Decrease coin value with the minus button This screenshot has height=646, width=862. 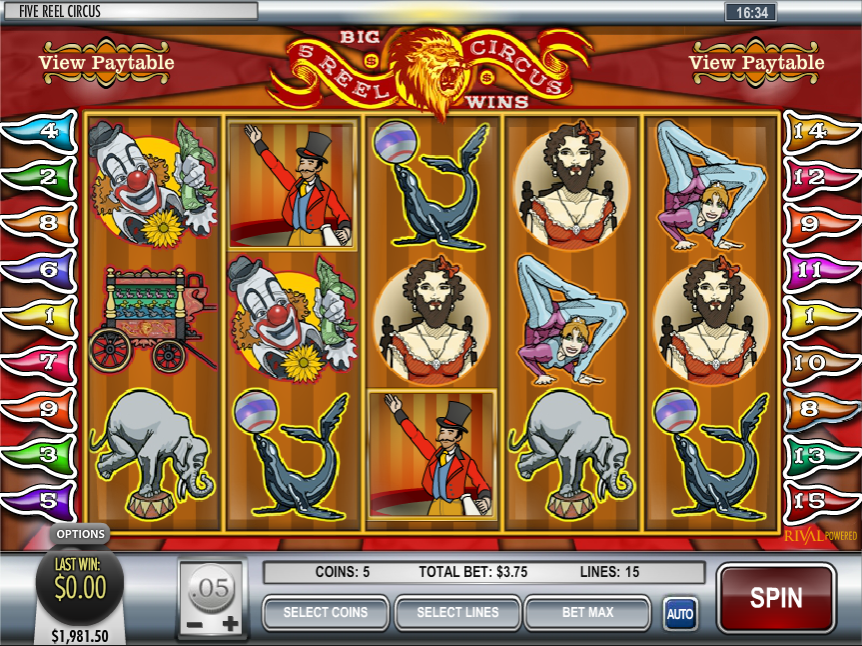[x=193, y=624]
